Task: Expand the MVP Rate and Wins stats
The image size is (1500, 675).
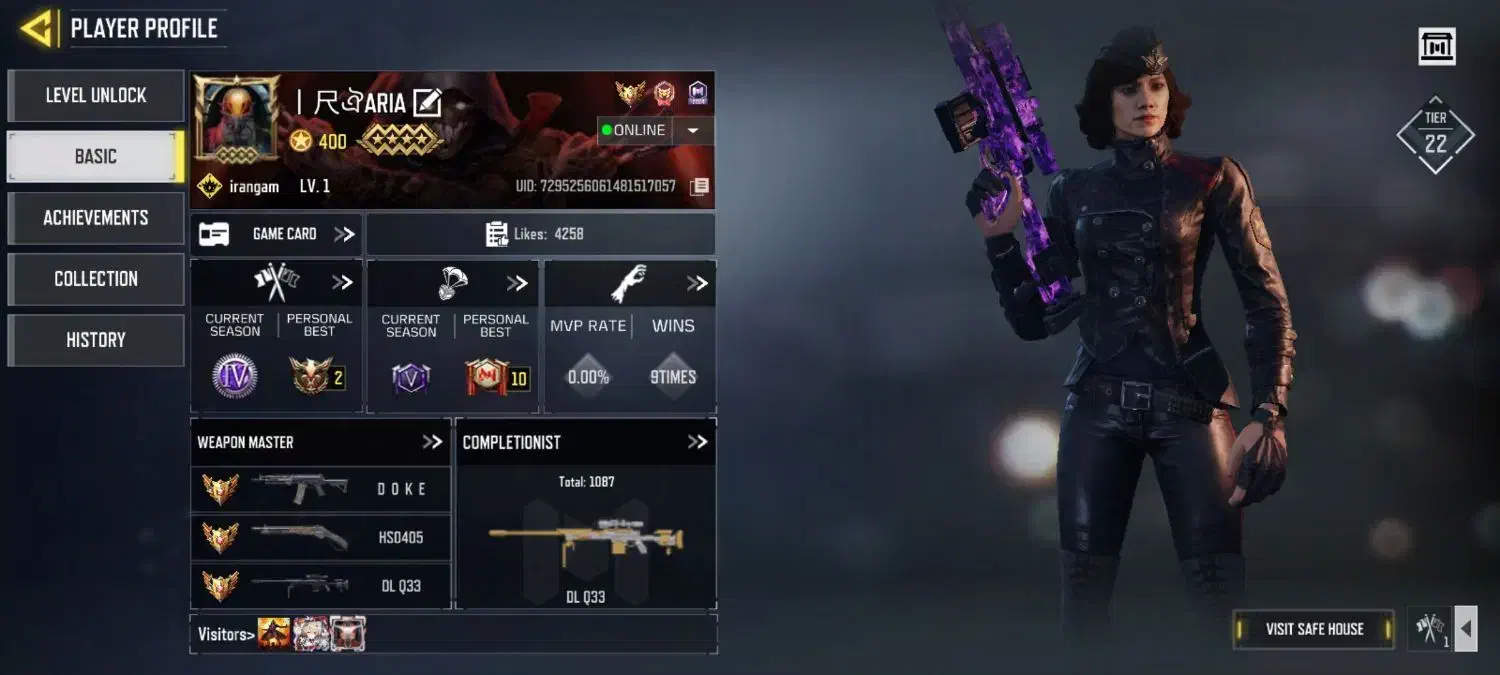Action: pyautogui.click(x=697, y=284)
